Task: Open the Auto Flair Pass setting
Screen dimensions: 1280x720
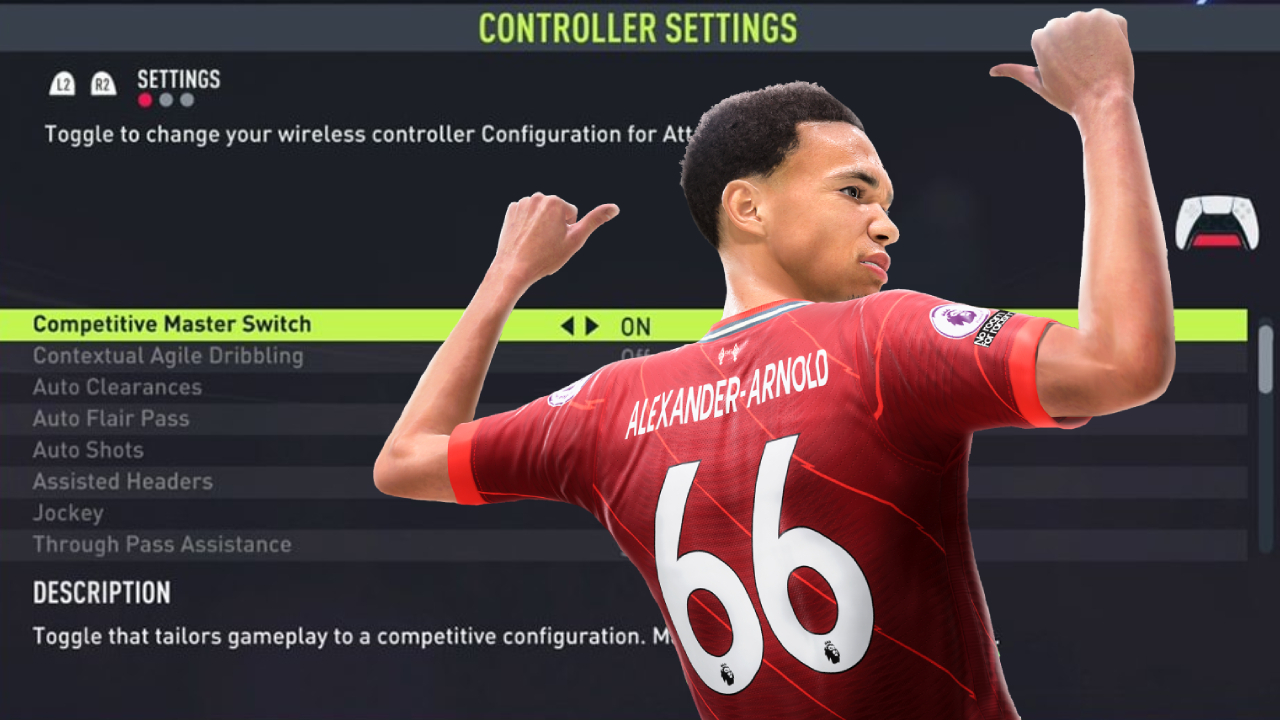Action: (x=111, y=419)
